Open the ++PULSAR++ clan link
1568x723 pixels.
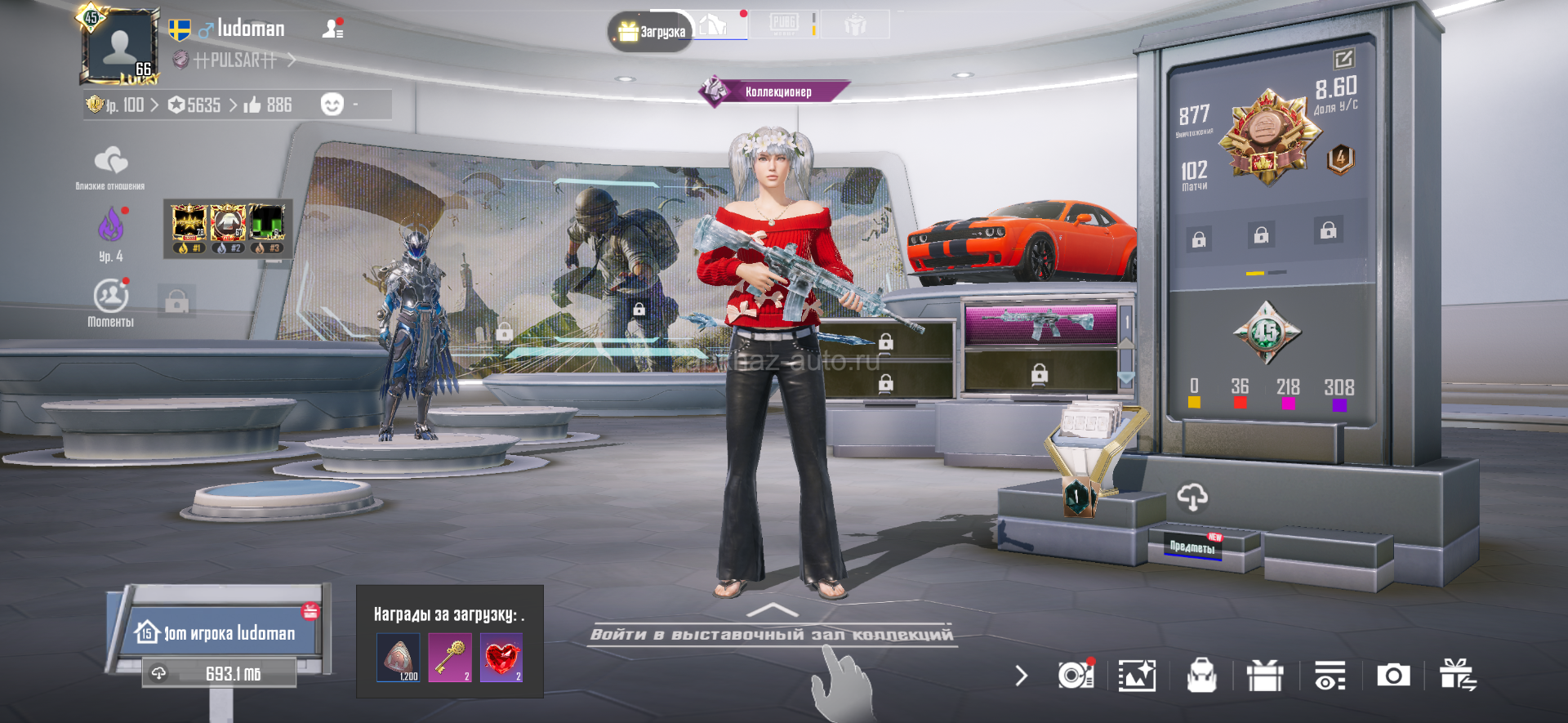click(x=235, y=60)
